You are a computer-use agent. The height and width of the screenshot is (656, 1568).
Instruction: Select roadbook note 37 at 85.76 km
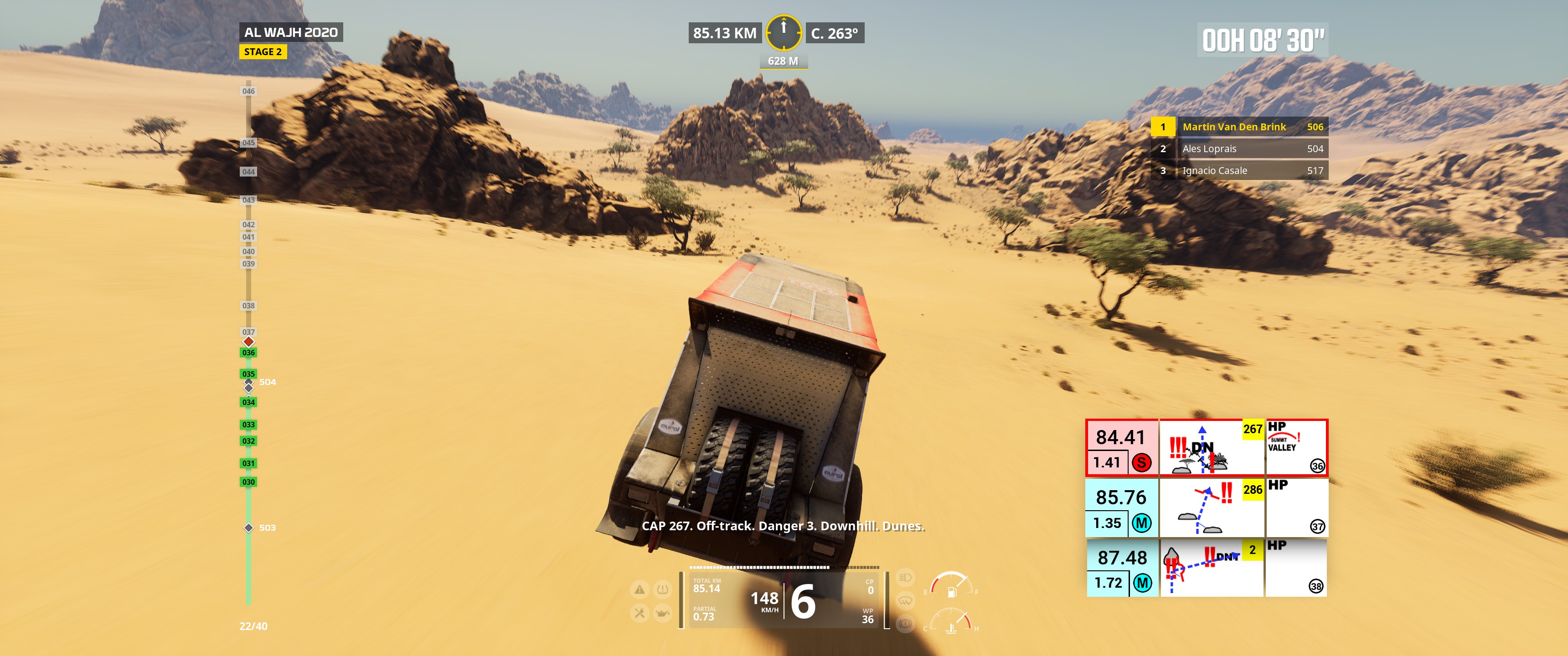click(1207, 507)
